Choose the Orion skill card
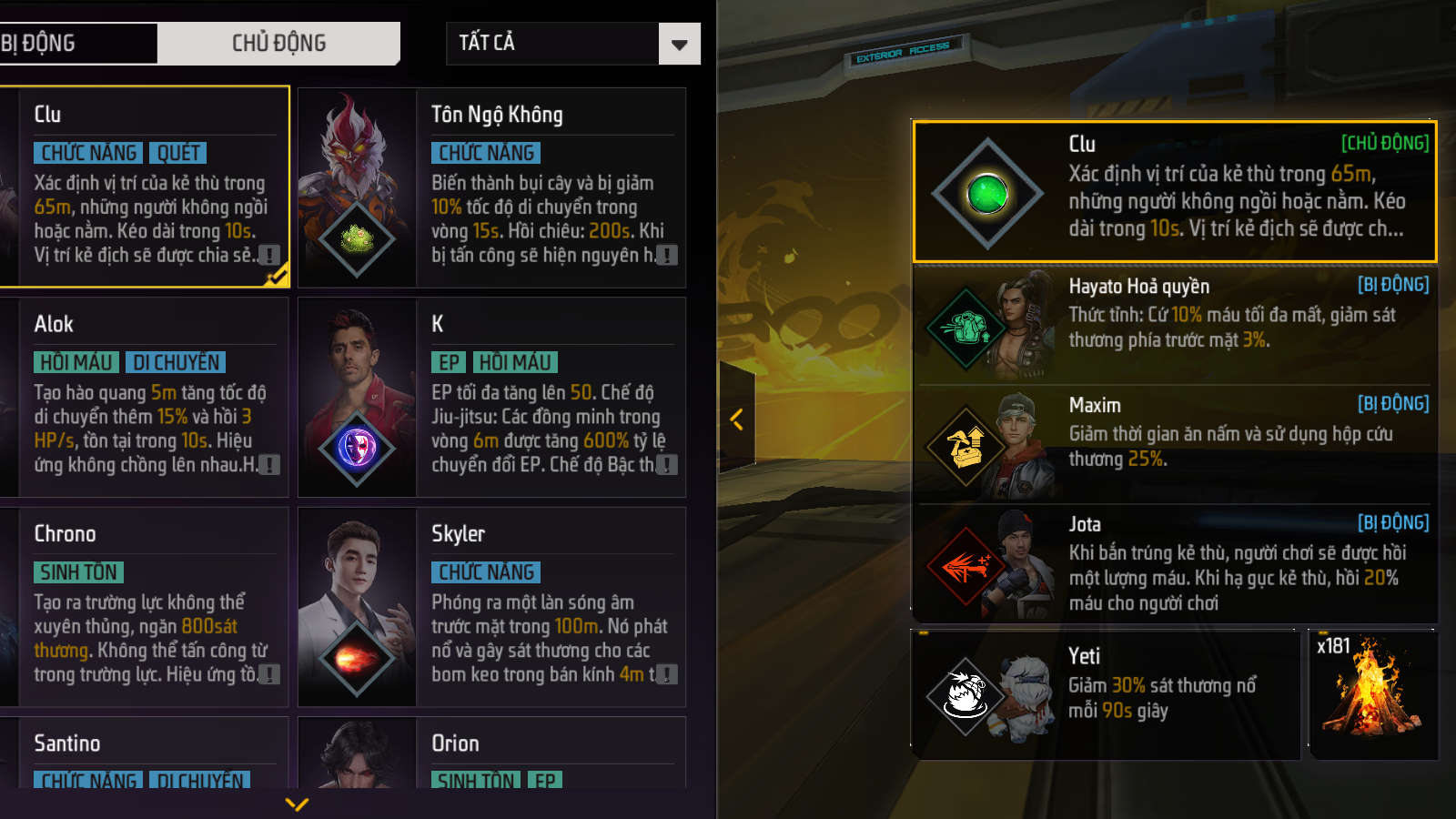1456x819 pixels. tap(492, 753)
